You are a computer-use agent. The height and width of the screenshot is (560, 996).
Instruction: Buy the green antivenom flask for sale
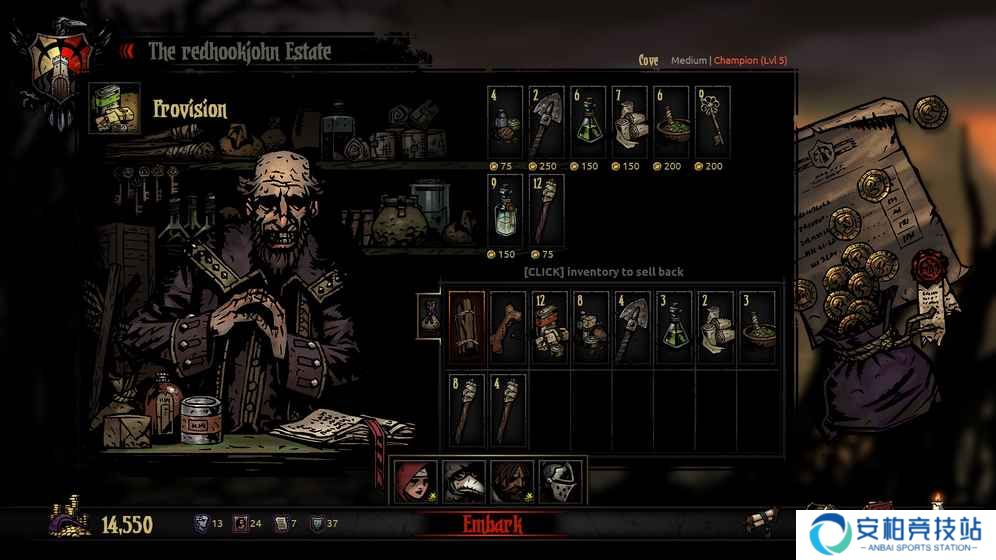(588, 122)
